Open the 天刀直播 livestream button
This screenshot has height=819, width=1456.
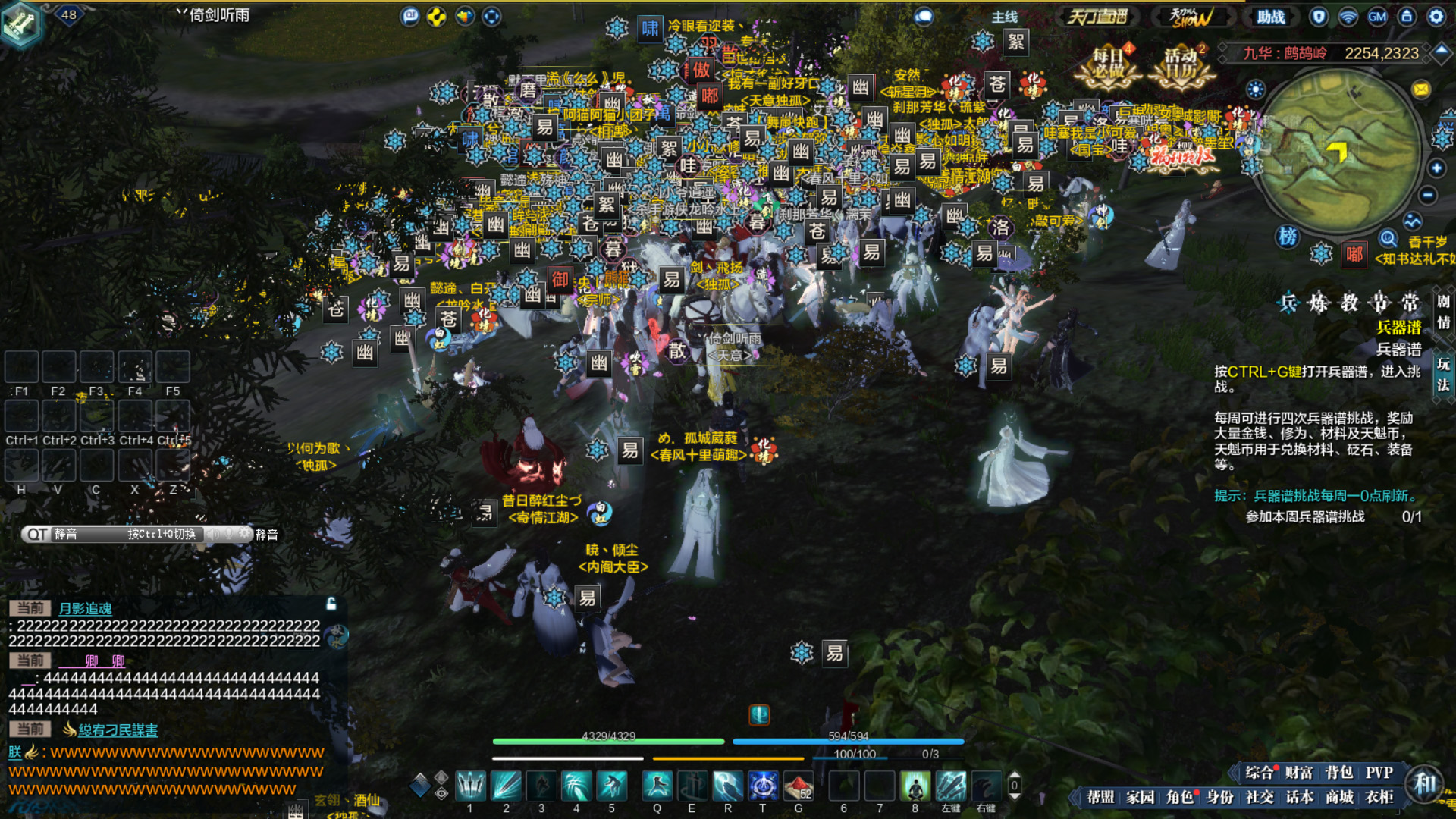(x=1097, y=17)
